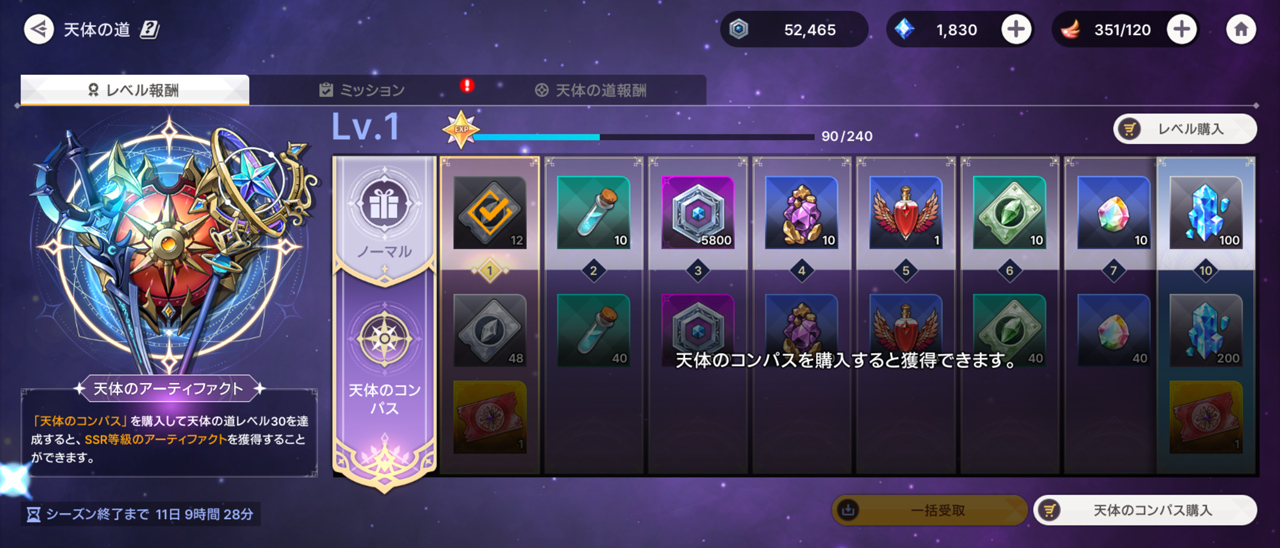Screen dimensions: 1280x548
Task: Select the level 4 purple crystal reward
Action: click(802, 212)
